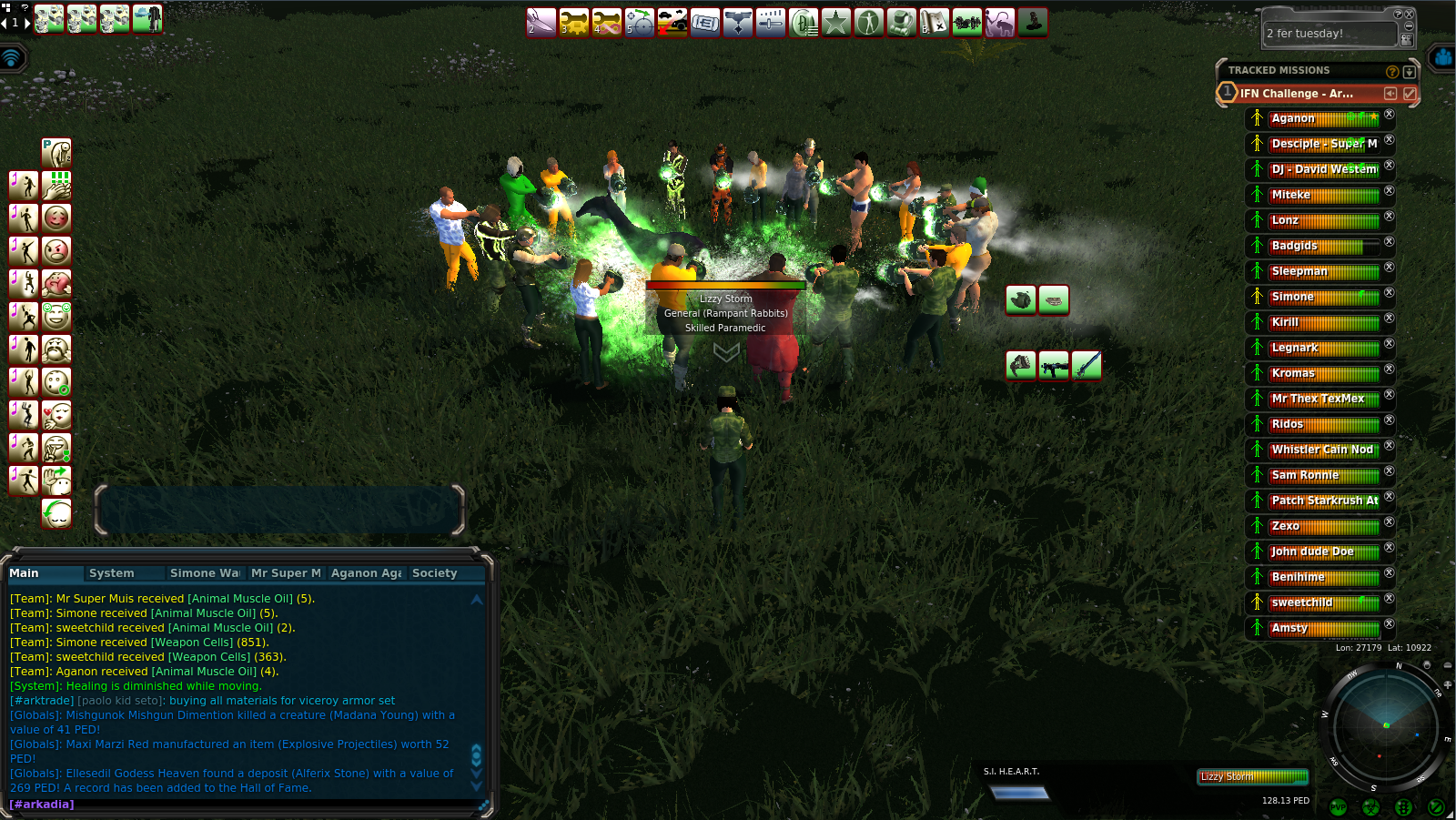Remove Simone from the team list

pos(1390,293)
